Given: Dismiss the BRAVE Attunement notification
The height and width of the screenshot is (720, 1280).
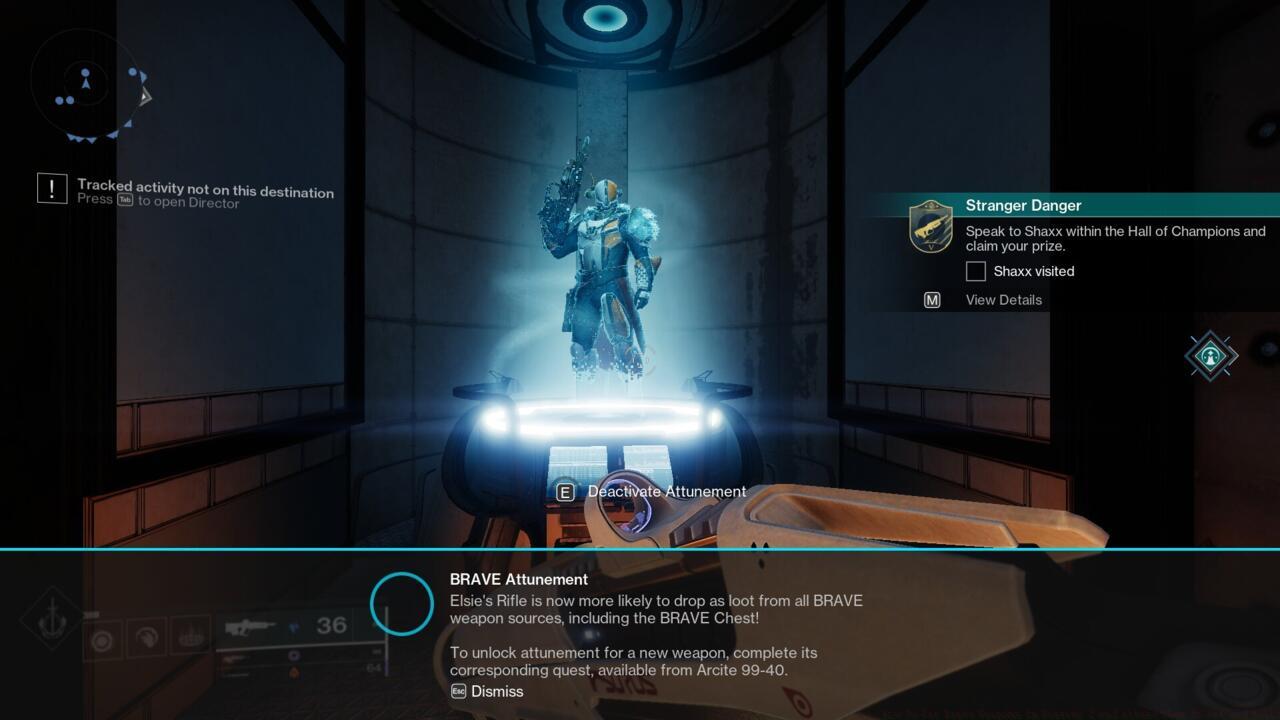Looking at the screenshot, I should [498, 691].
